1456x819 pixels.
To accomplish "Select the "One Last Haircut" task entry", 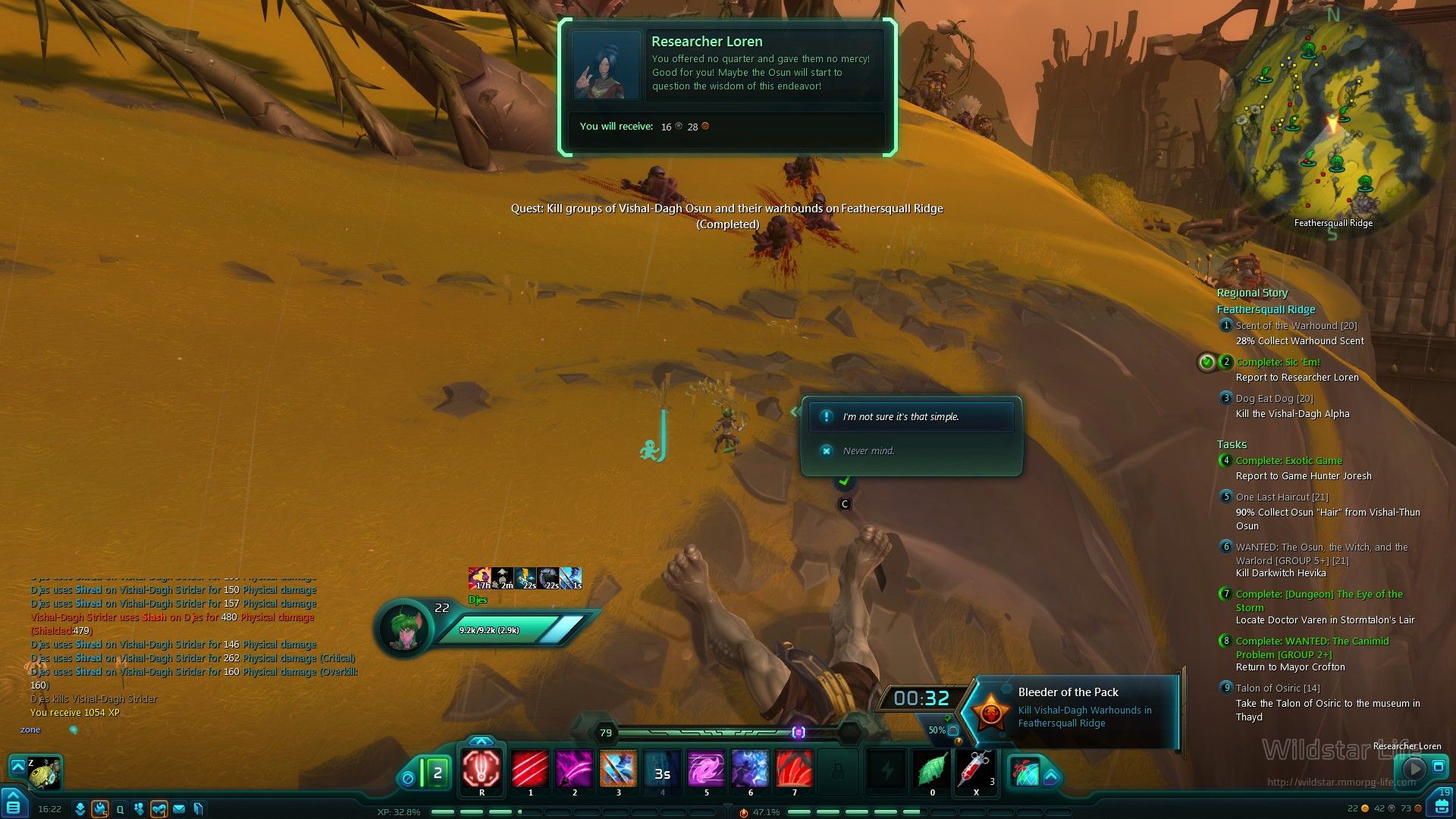I will (x=1282, y=497).
